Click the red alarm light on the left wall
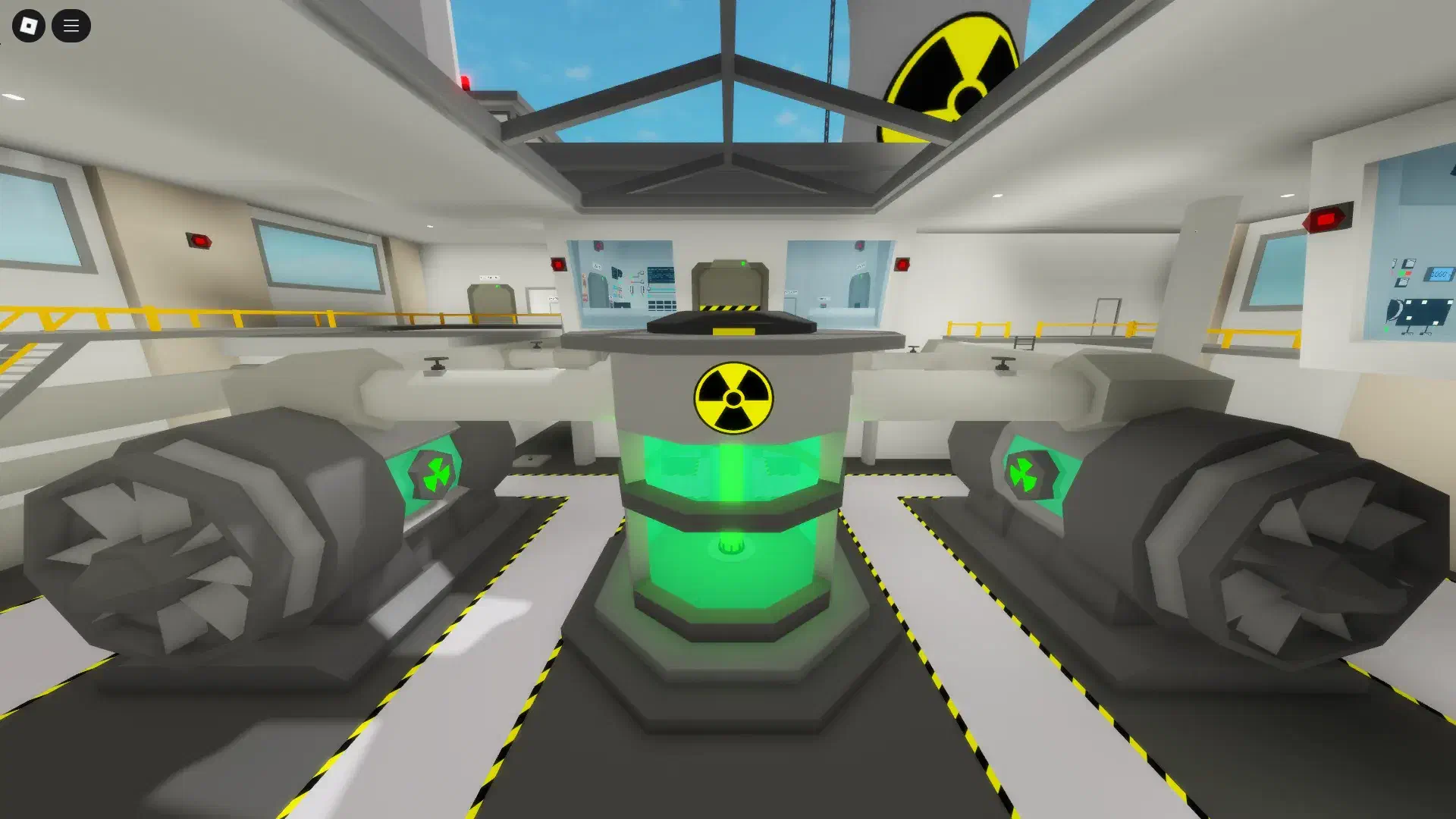The image size is (1456, 819). [197, 241]
